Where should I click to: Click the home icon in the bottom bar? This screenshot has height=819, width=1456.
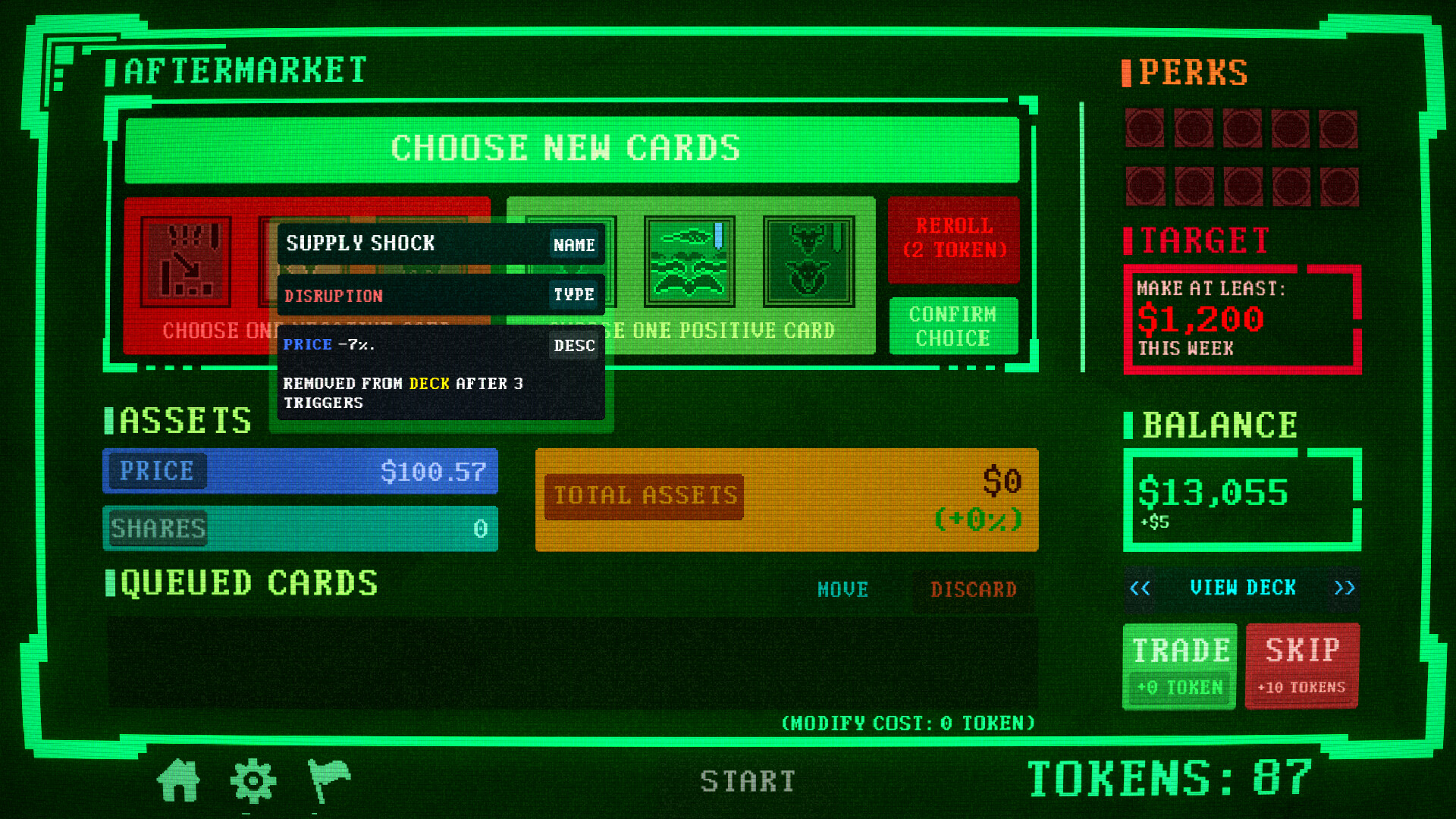click(x=177, y=781)
